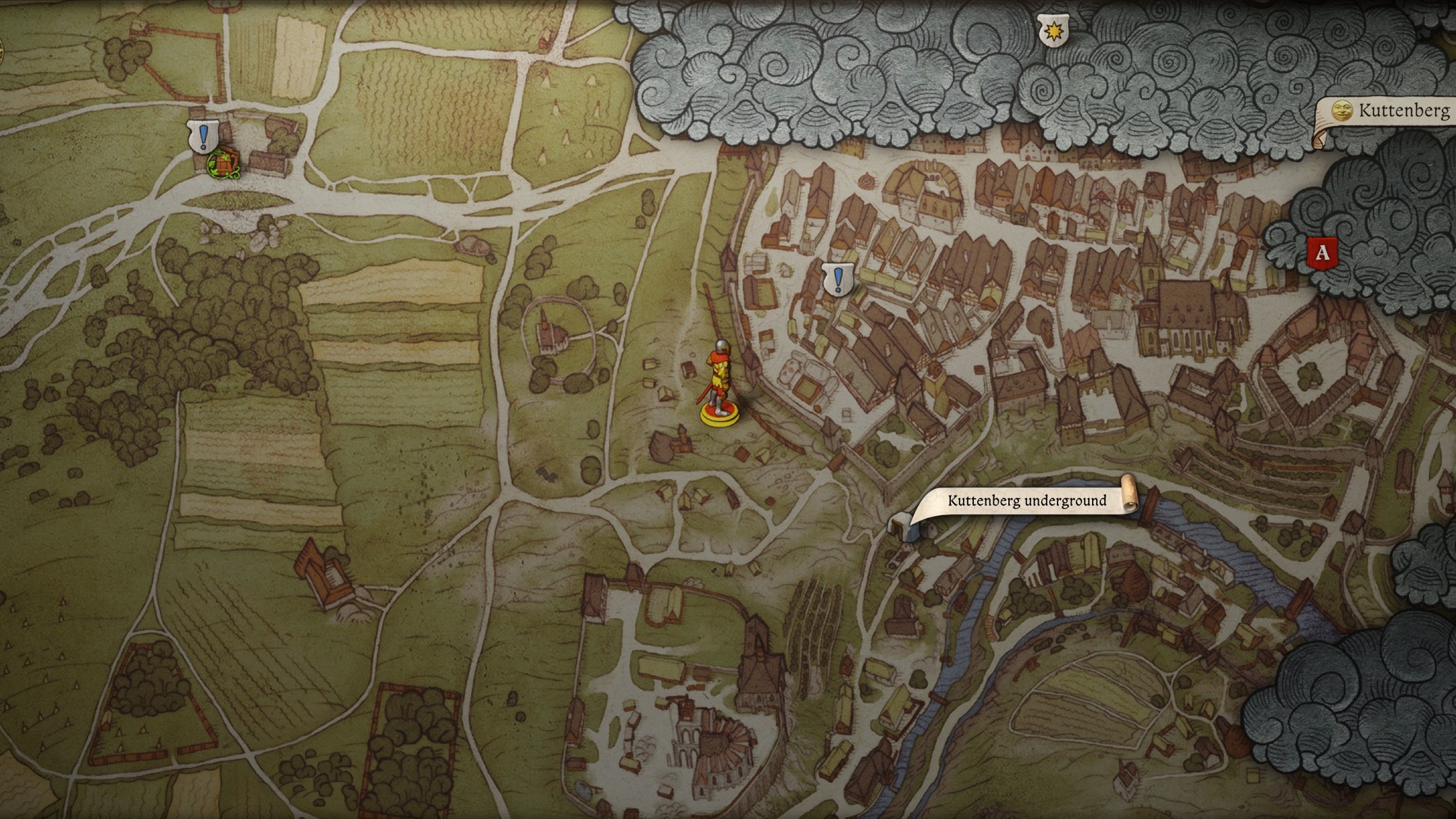This screenshot has height=819, width=1456.
Task: Click the green wreath barrel map icon
Action: tap(223, 164)
